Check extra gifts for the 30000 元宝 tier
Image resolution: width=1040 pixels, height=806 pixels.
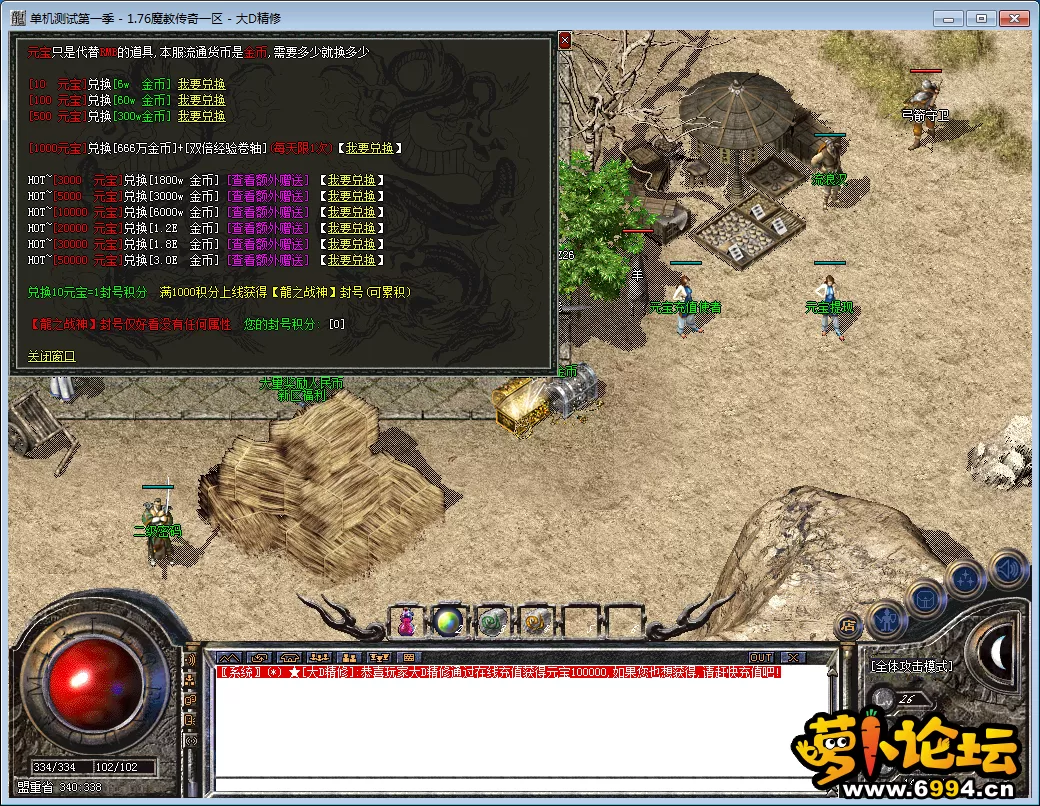point(267,244)
